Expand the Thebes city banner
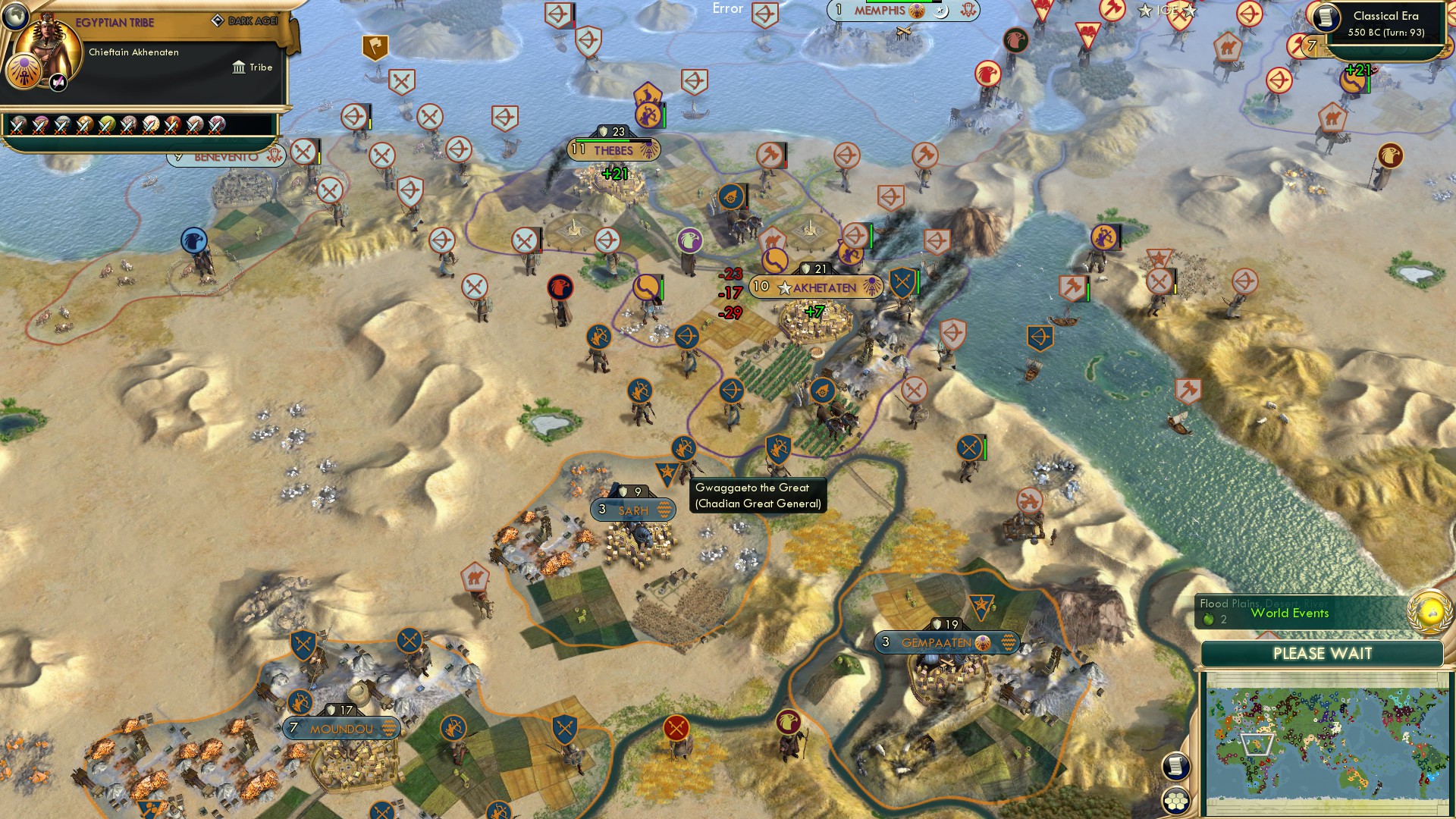This screenshot has height=819, width=1456. [613, 151]
